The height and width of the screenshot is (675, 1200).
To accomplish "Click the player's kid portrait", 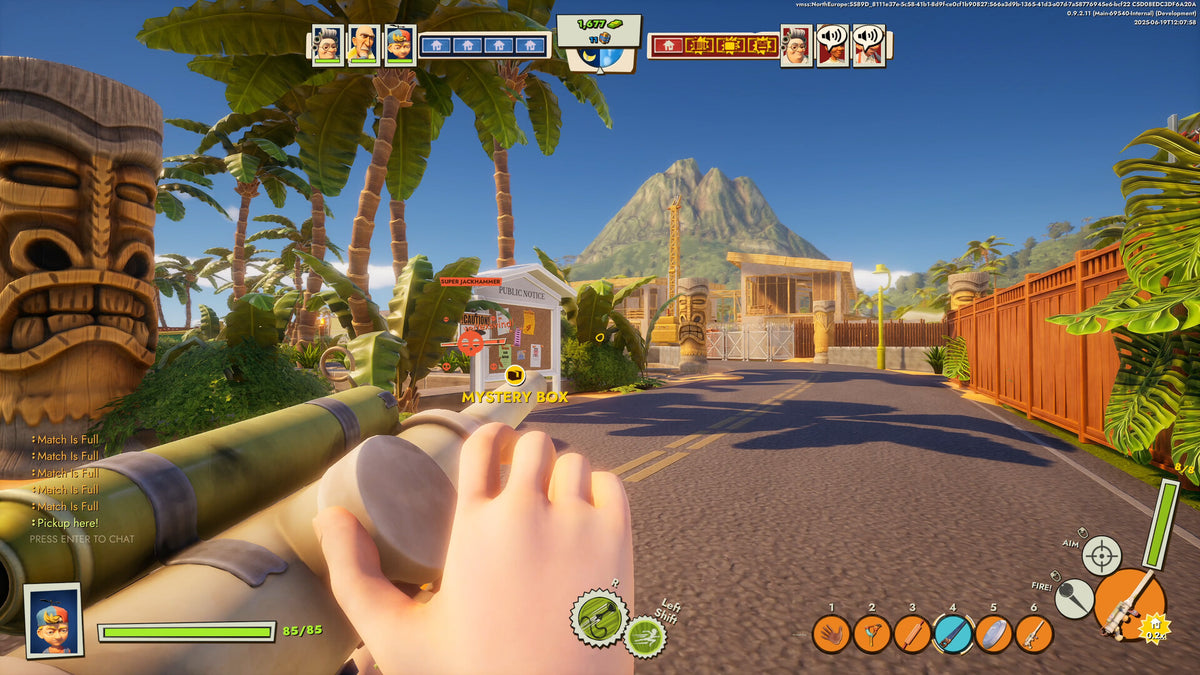I will click(53, 621).
